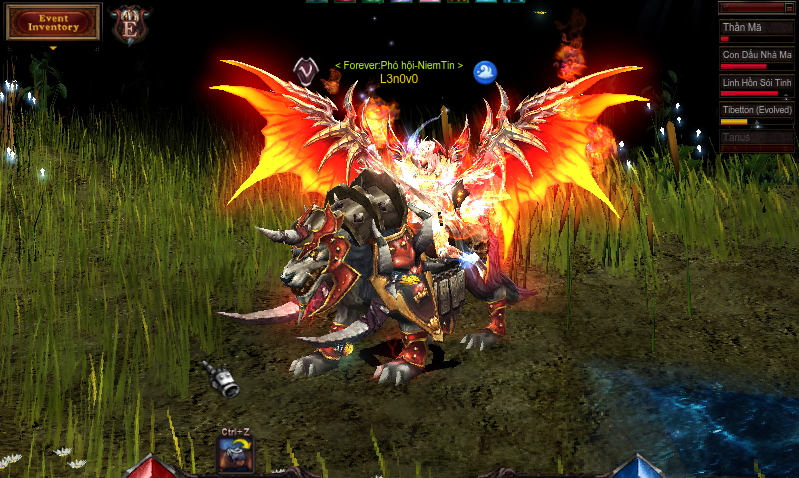Click the blue swirl buff icon

[485, 71]
